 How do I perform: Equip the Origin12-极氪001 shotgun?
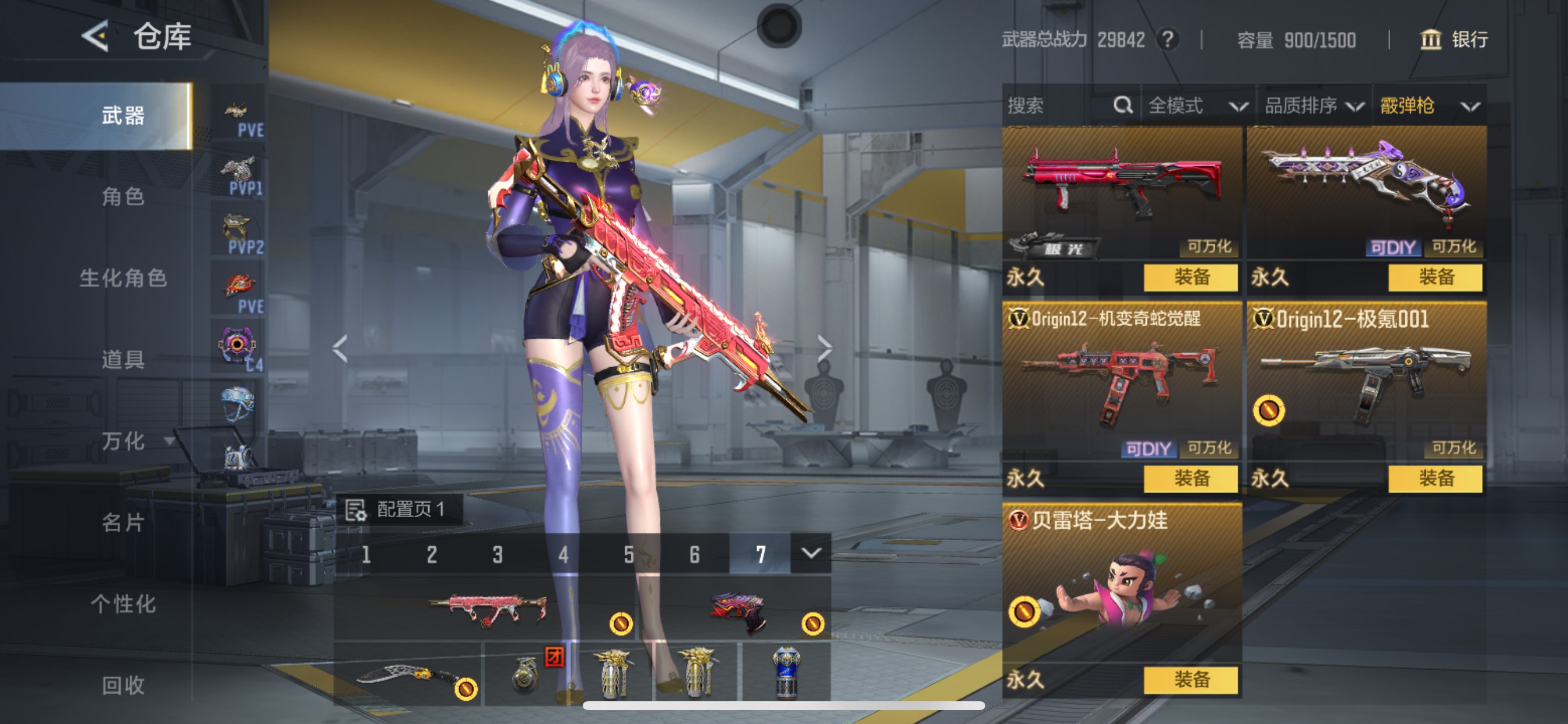pyautogui.click(x=1434, y=479)
